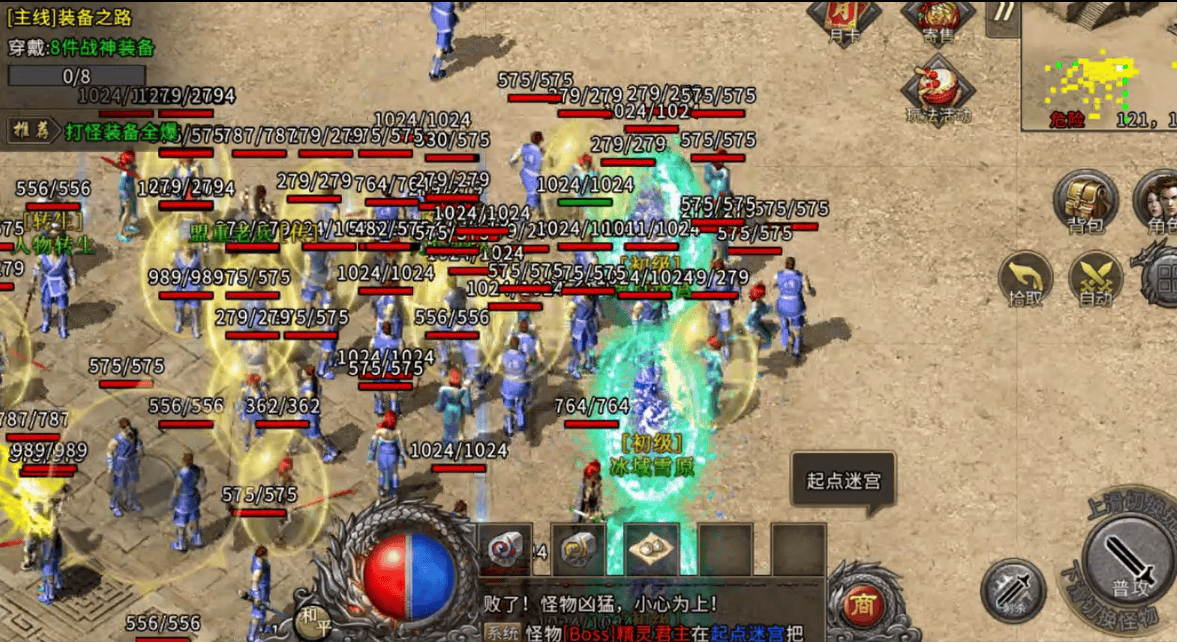
Task: Use the gold-marked scroll in the hotbar
Action: coord(578,549)
